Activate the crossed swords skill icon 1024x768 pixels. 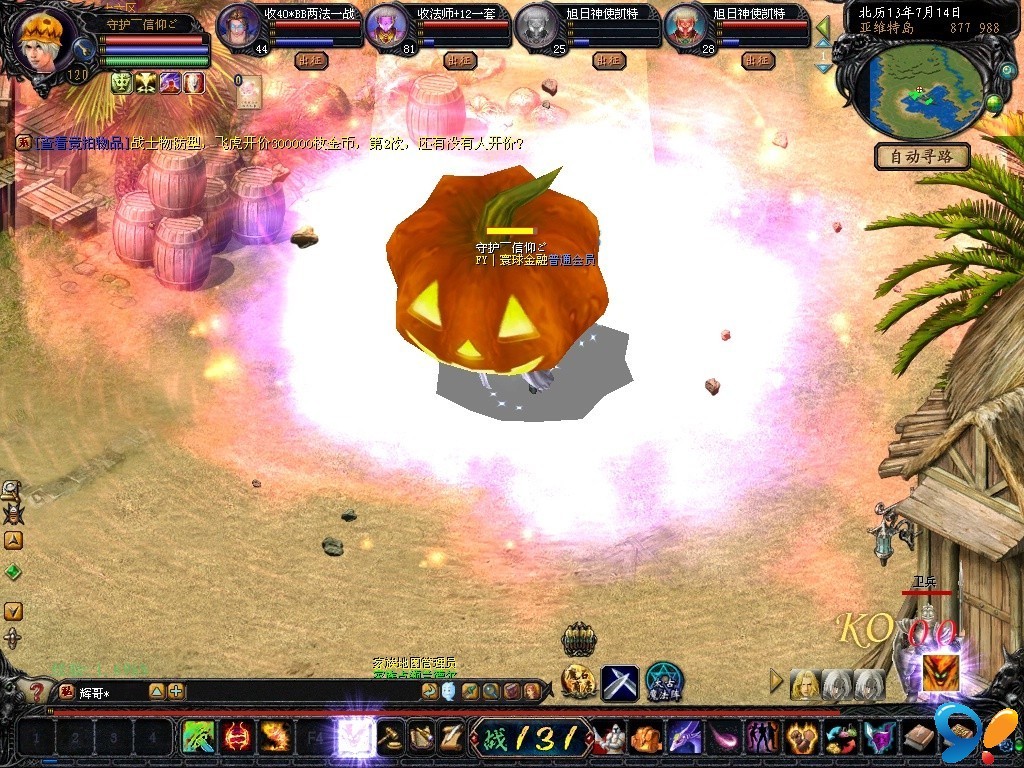(x=619, y=683)
